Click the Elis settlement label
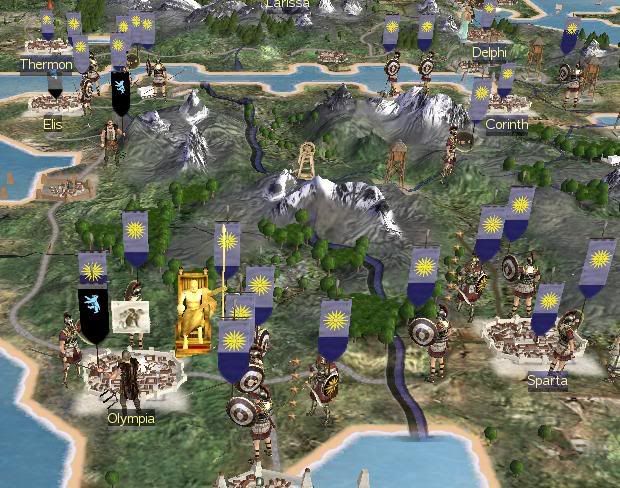 pyautogui.click(x=52, y=125)
